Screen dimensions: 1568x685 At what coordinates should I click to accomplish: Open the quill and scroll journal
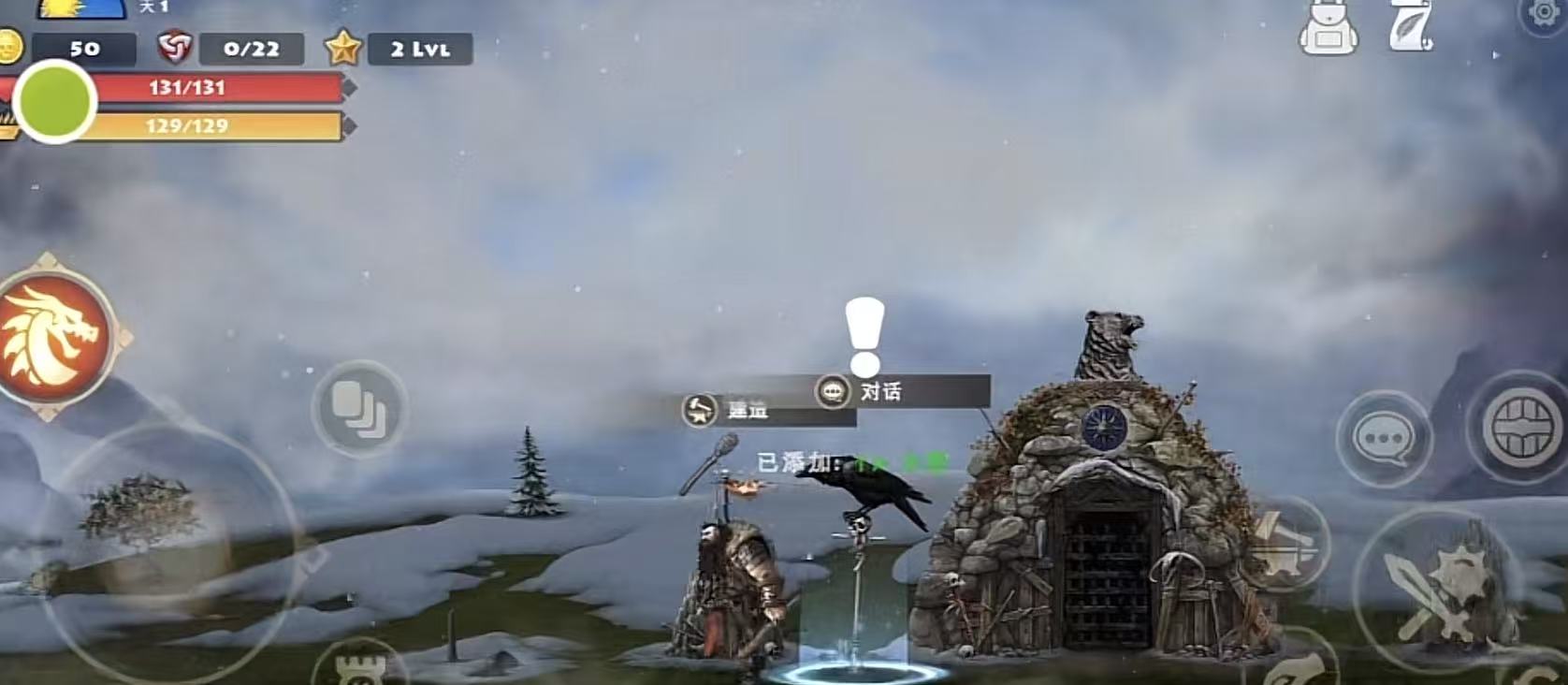[1410, 27]
